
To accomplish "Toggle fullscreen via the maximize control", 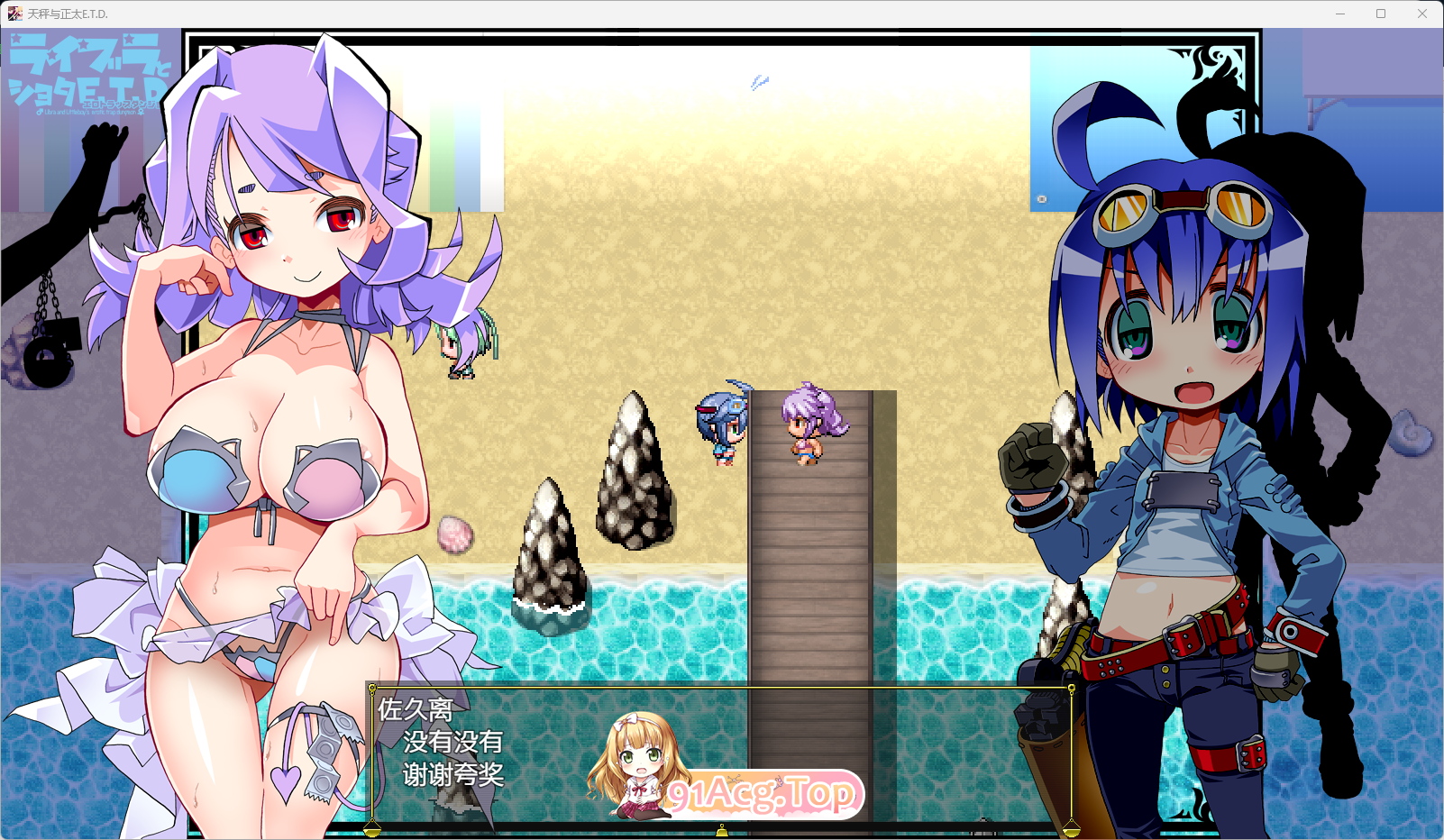I will pyautogui.click(x=1380, y=13).
